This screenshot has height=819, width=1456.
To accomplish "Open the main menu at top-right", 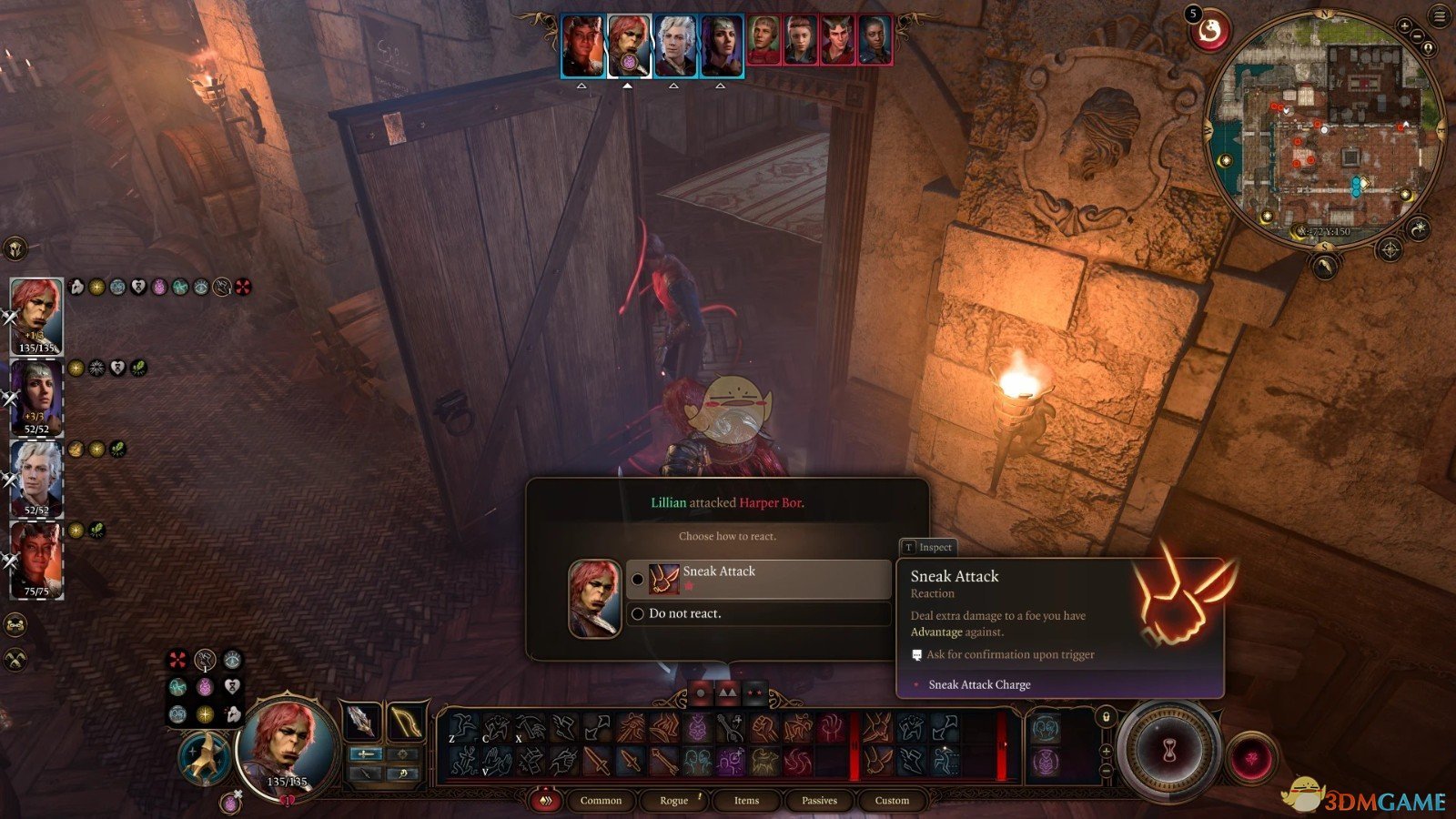I will click(x=1440, y=16).
